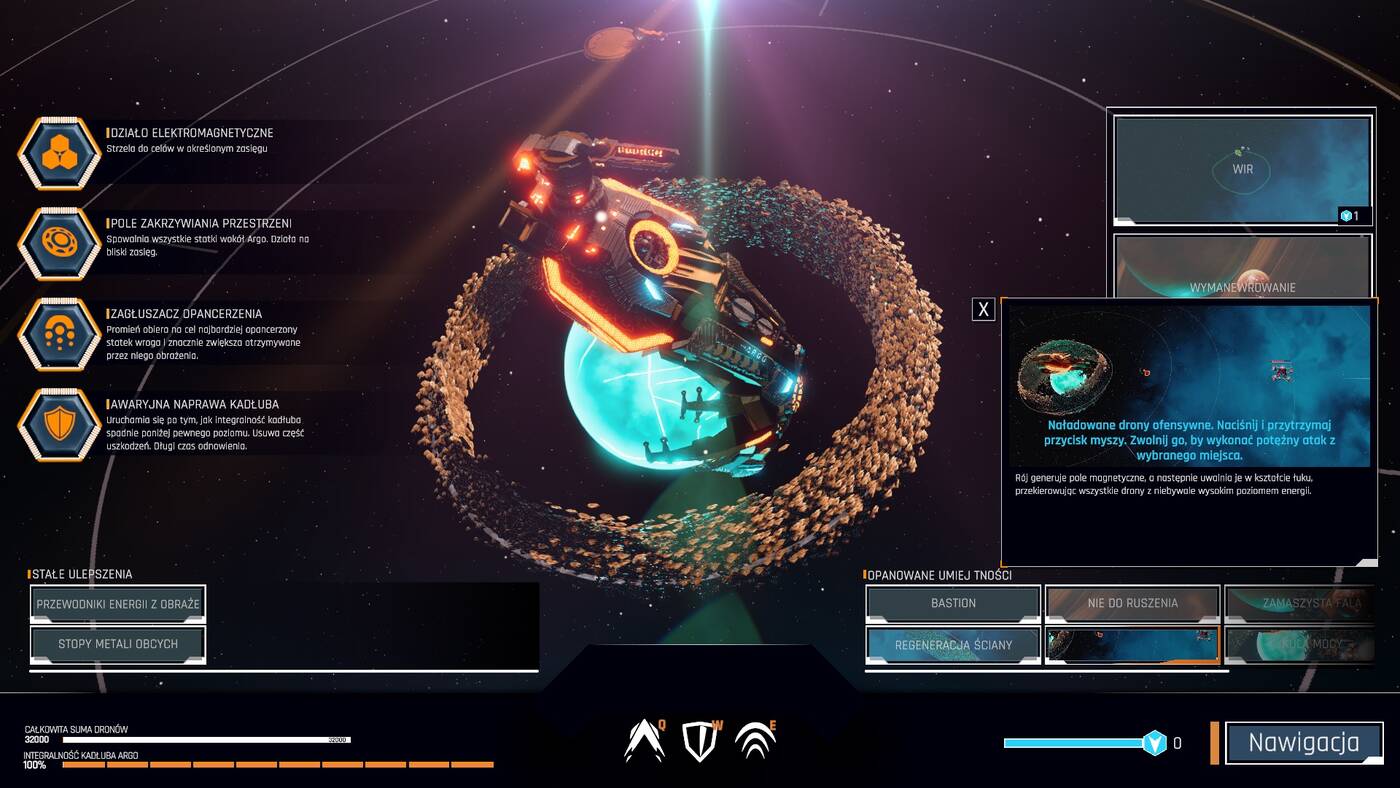Close the drone ability tooltip panel
Viewport: 1400px width, 788px height.
click(x=984, y=309)
